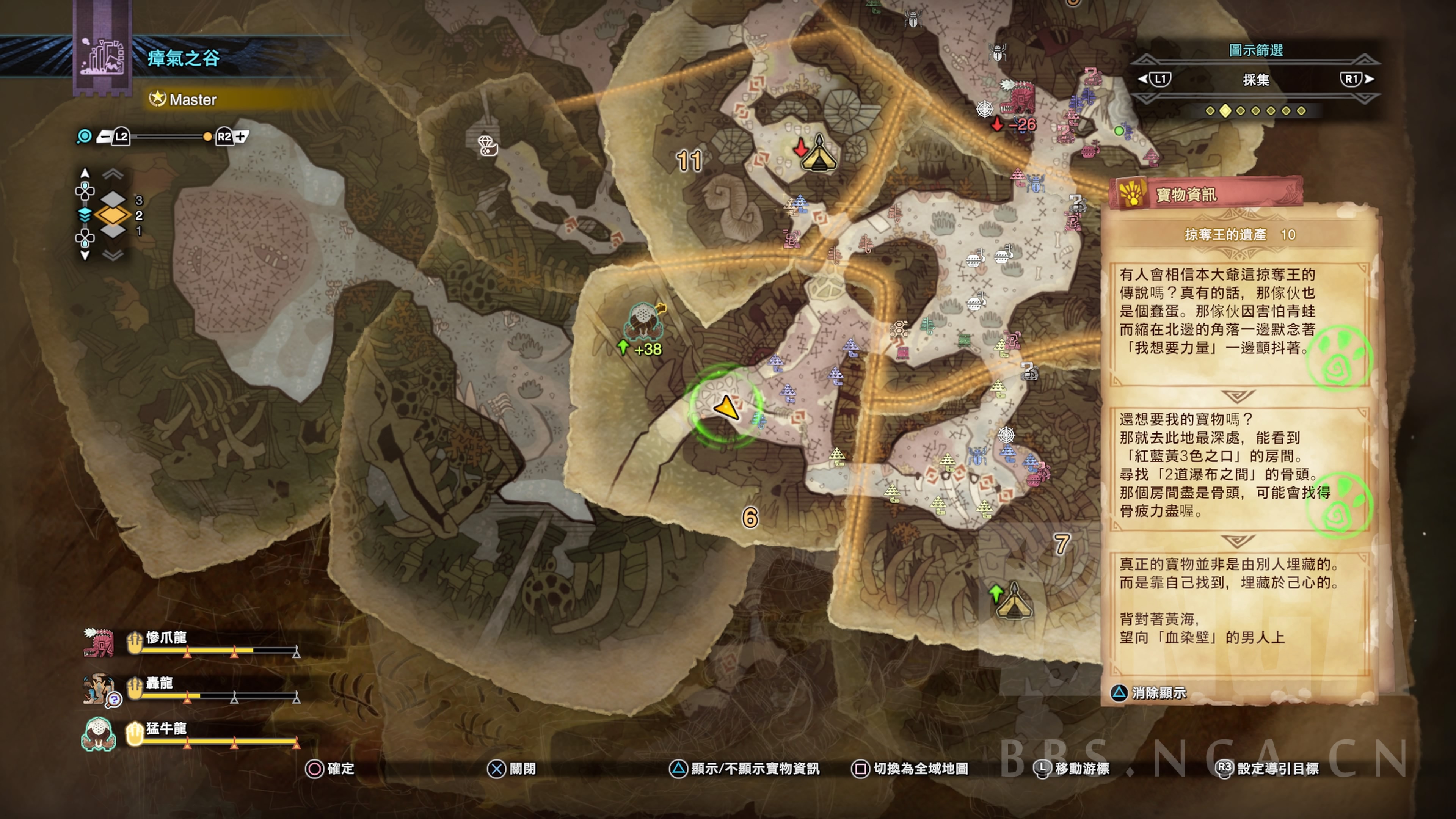Click the 採集 icon filter label
The image size is (1456, 819).
[x=1255, y=80]
